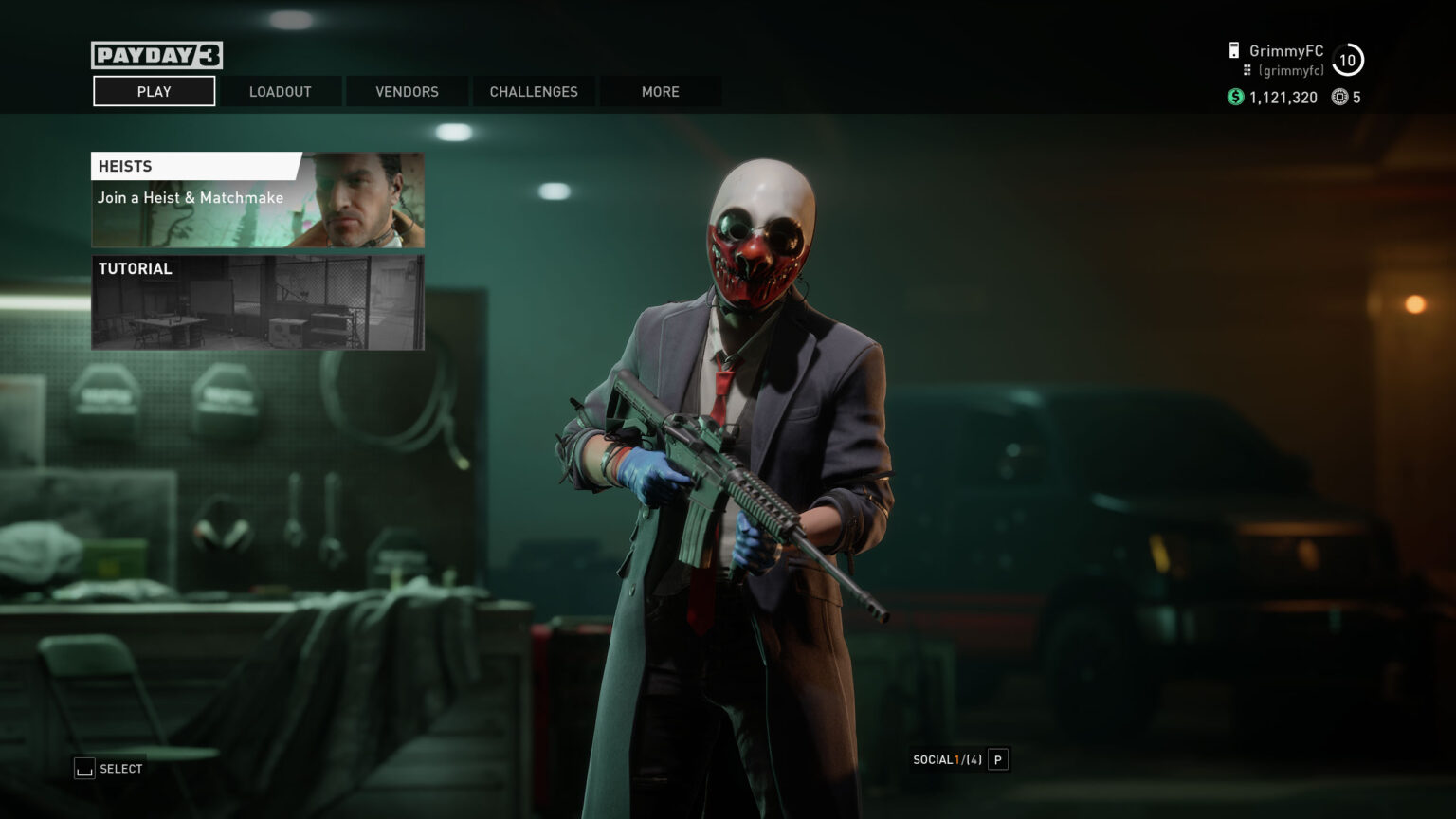Select the Heists Join & Matchmake tile

(x=257, y=200)
